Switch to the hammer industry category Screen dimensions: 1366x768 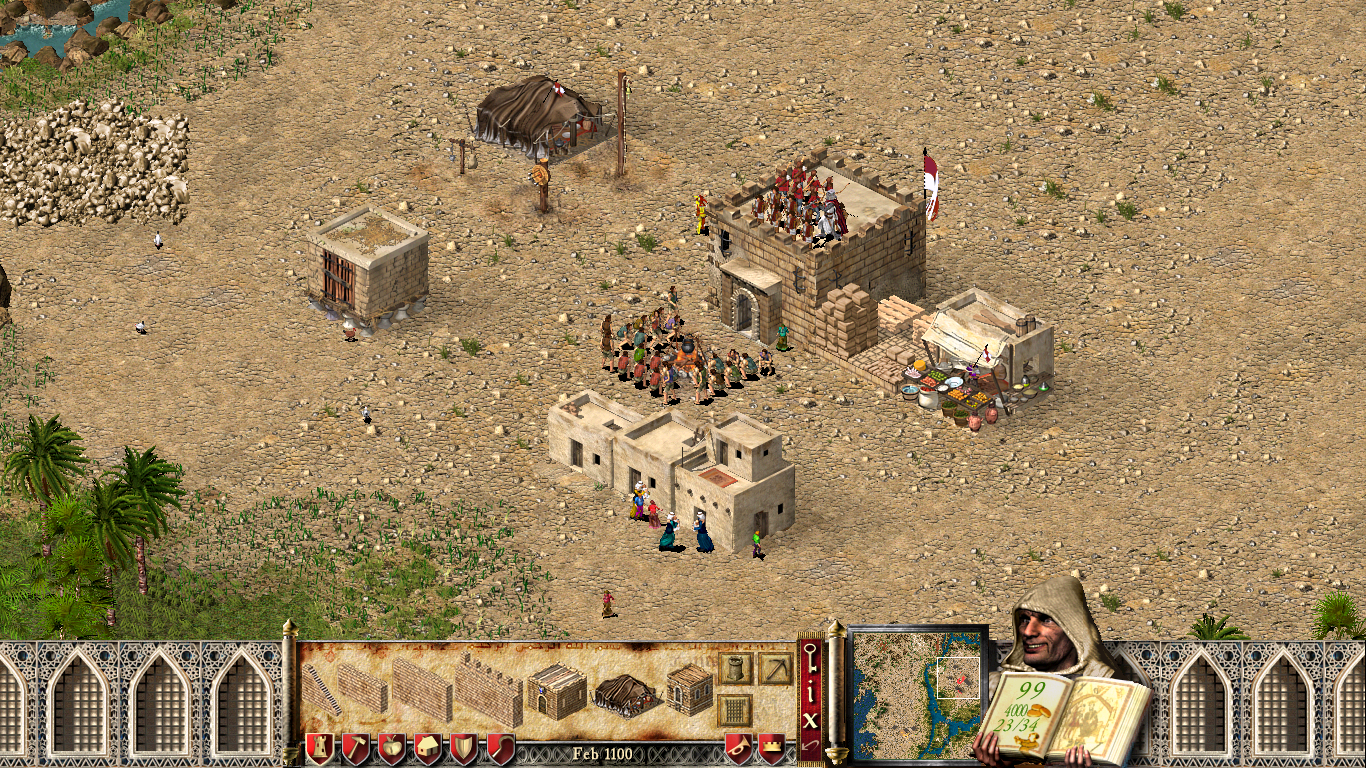[356, 748]
